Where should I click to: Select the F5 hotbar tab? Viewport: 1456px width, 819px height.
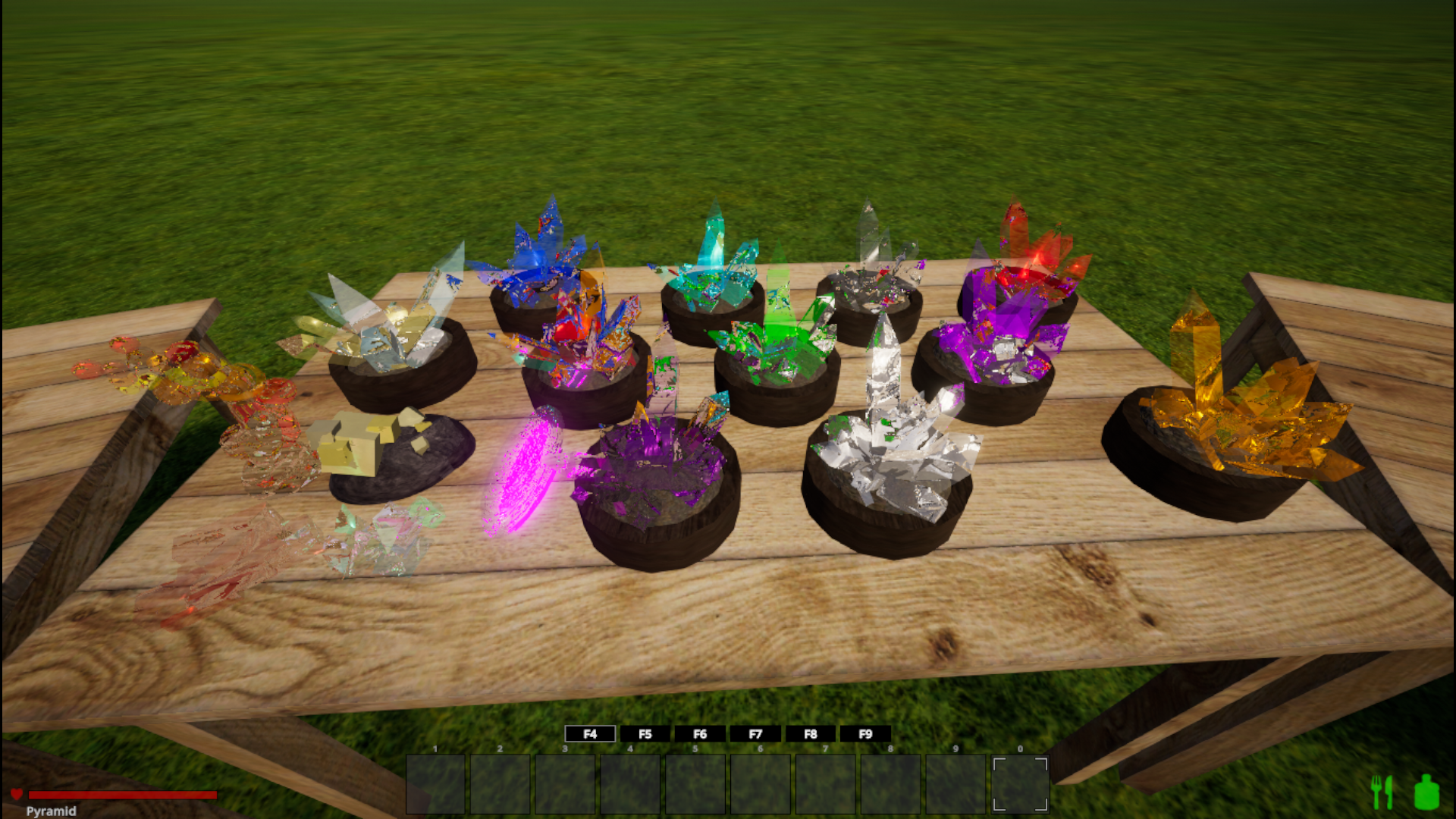point(645,734)
